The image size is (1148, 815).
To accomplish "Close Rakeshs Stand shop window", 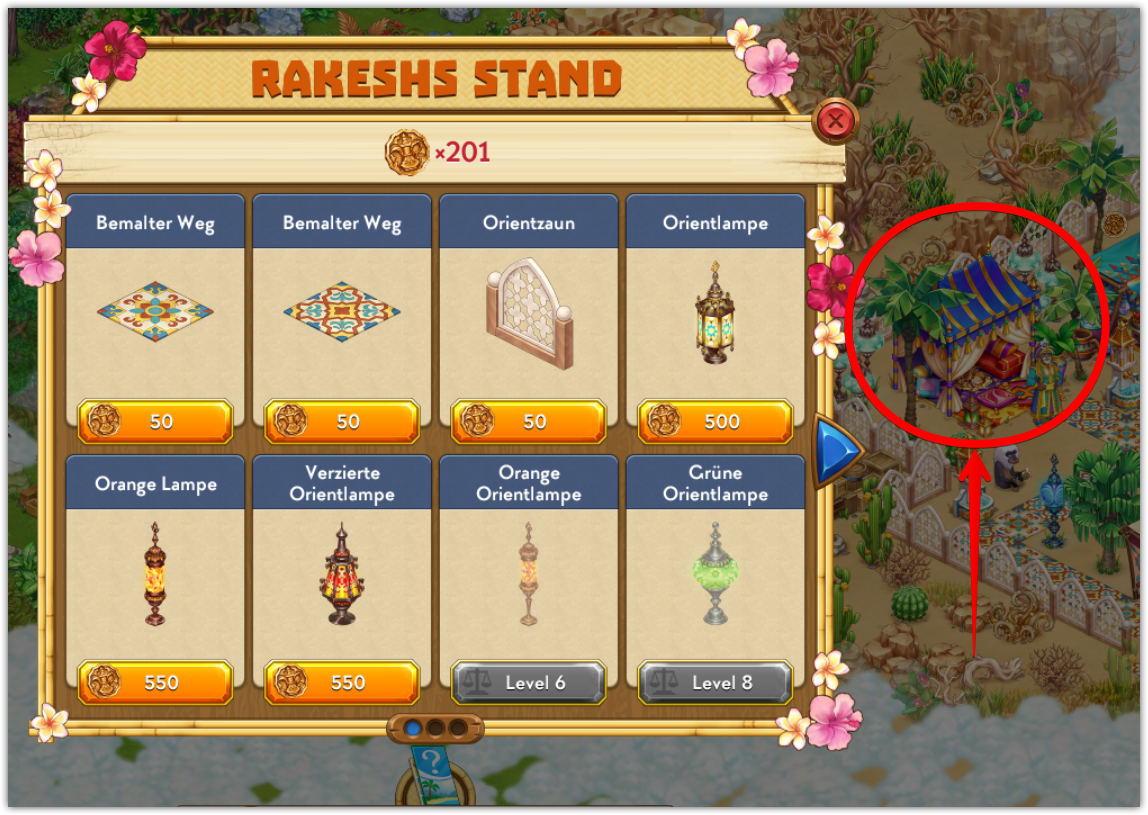I will tap(836, 123).
